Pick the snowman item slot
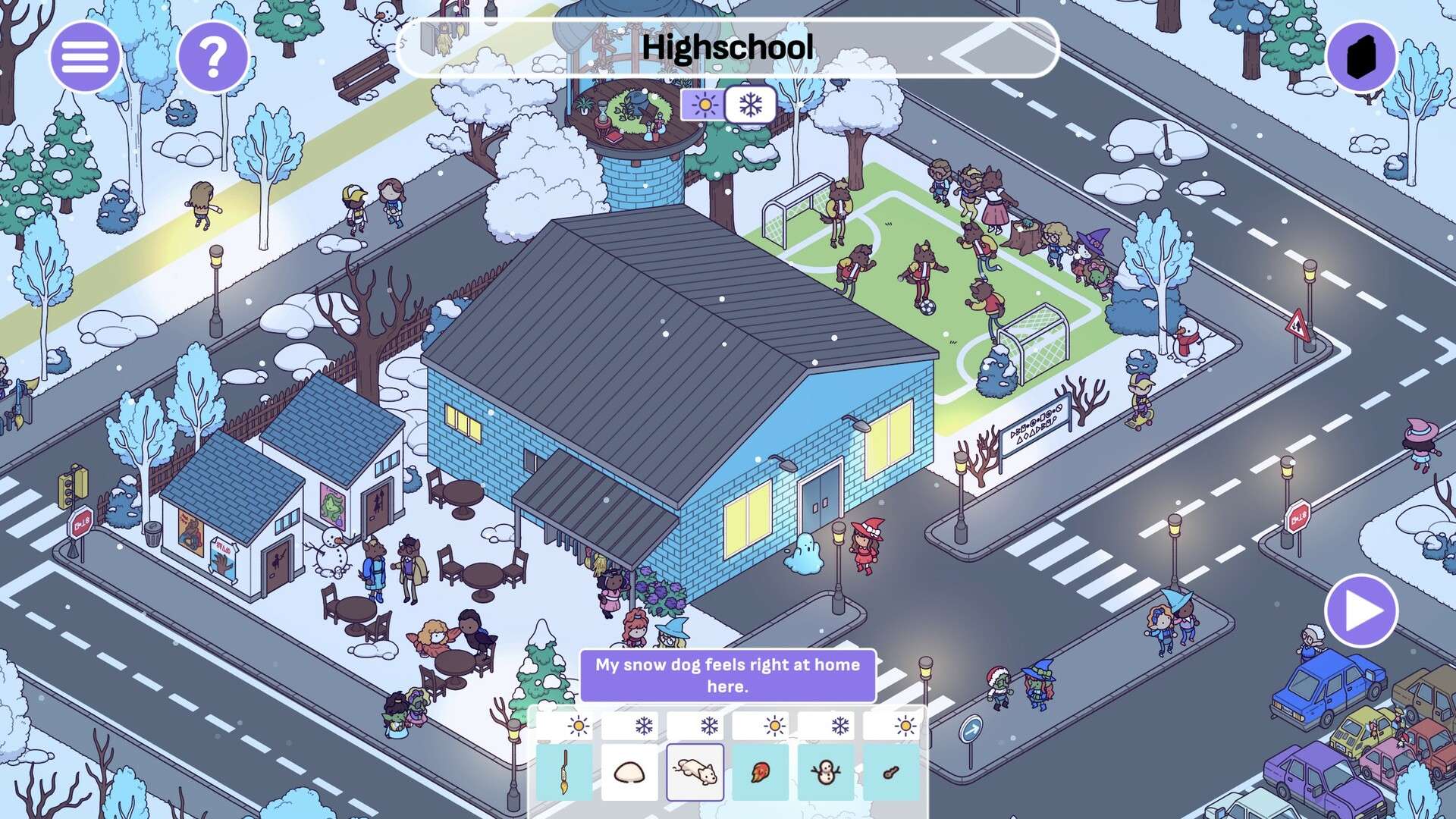1456x819 pixels. point(825,772)
